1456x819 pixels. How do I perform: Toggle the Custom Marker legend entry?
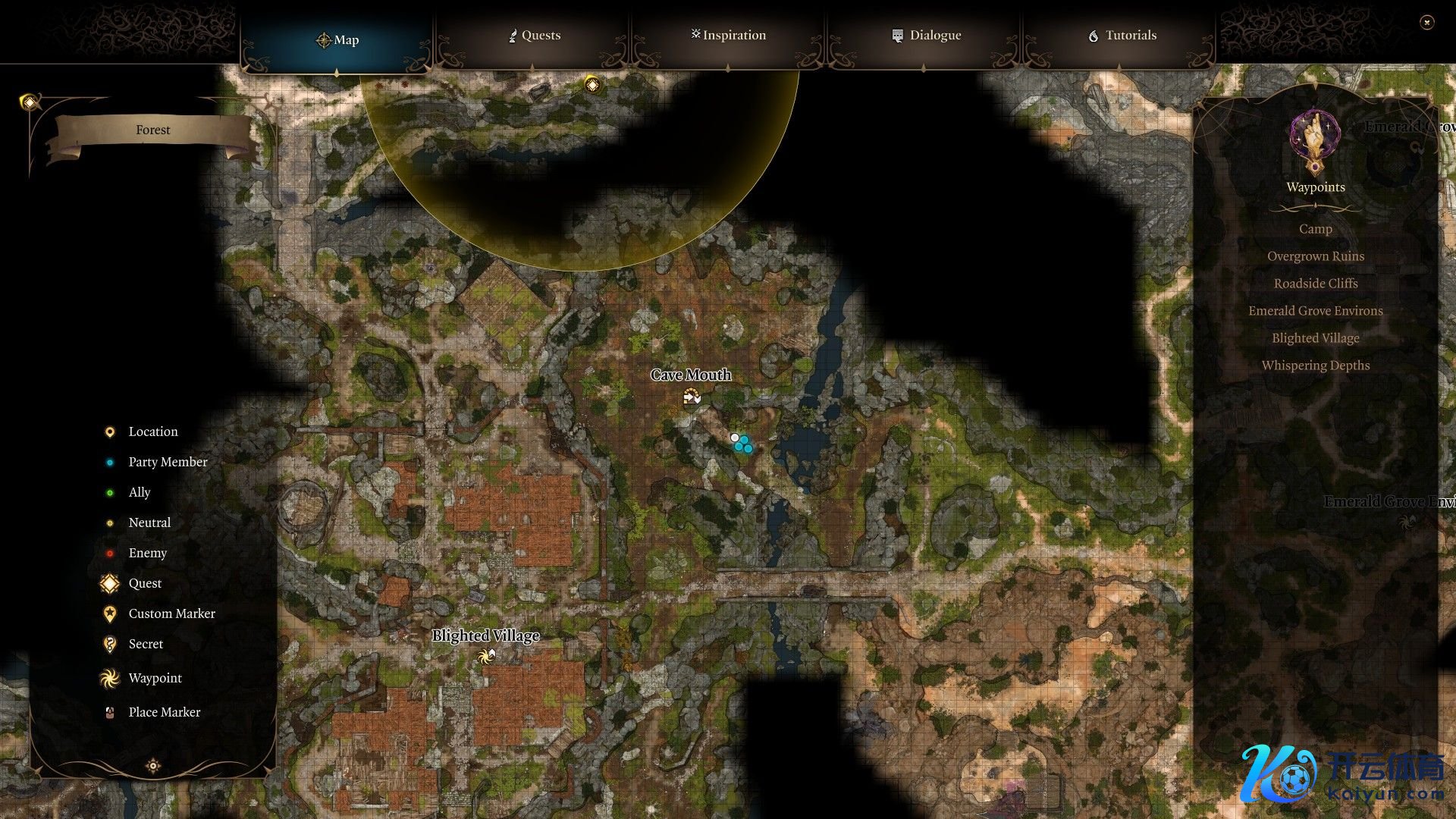click(171, 613)
